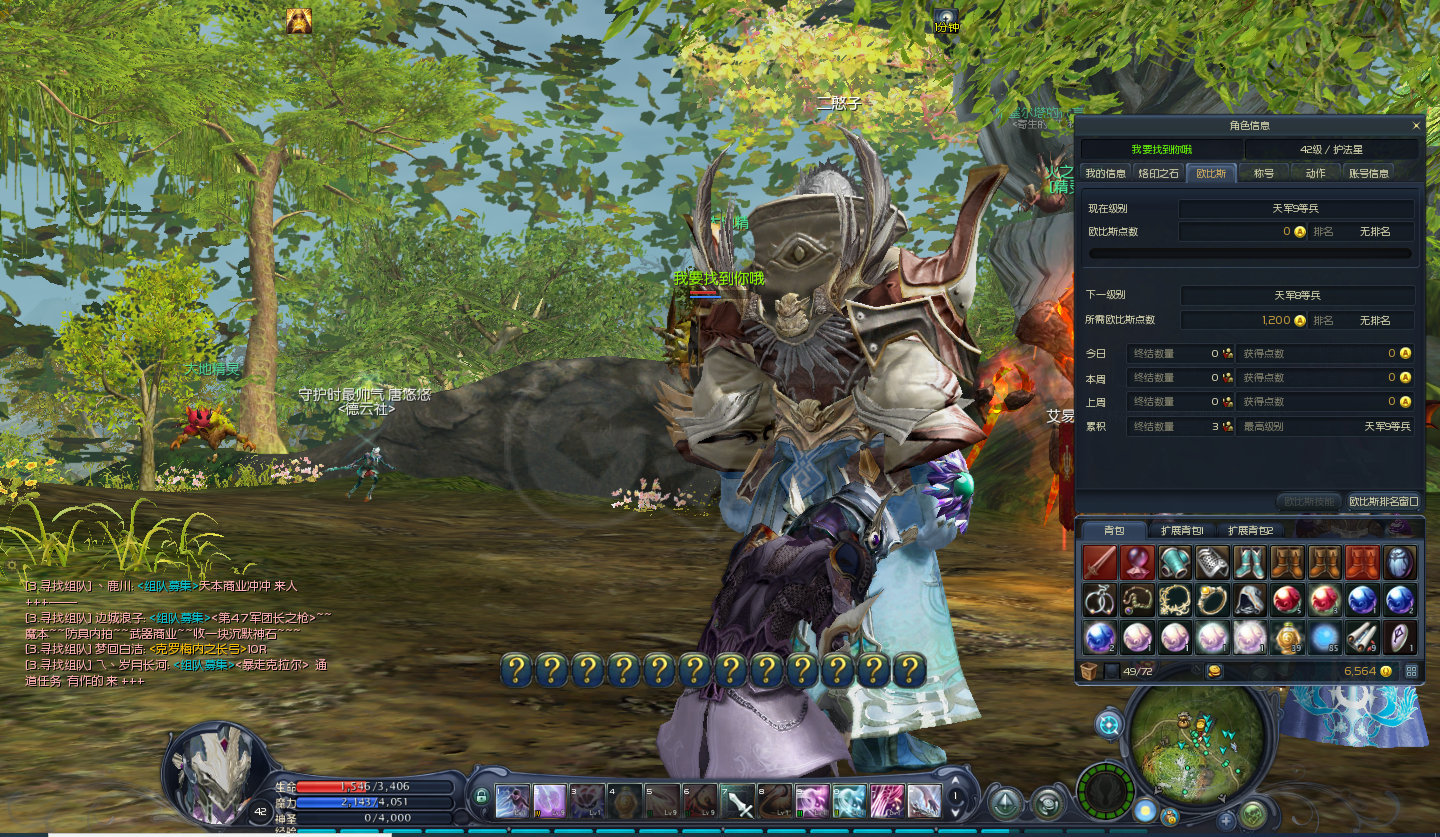Open the 账号信息 tab
Screen dimensions: 1440x837
[x=1369, y=173]
